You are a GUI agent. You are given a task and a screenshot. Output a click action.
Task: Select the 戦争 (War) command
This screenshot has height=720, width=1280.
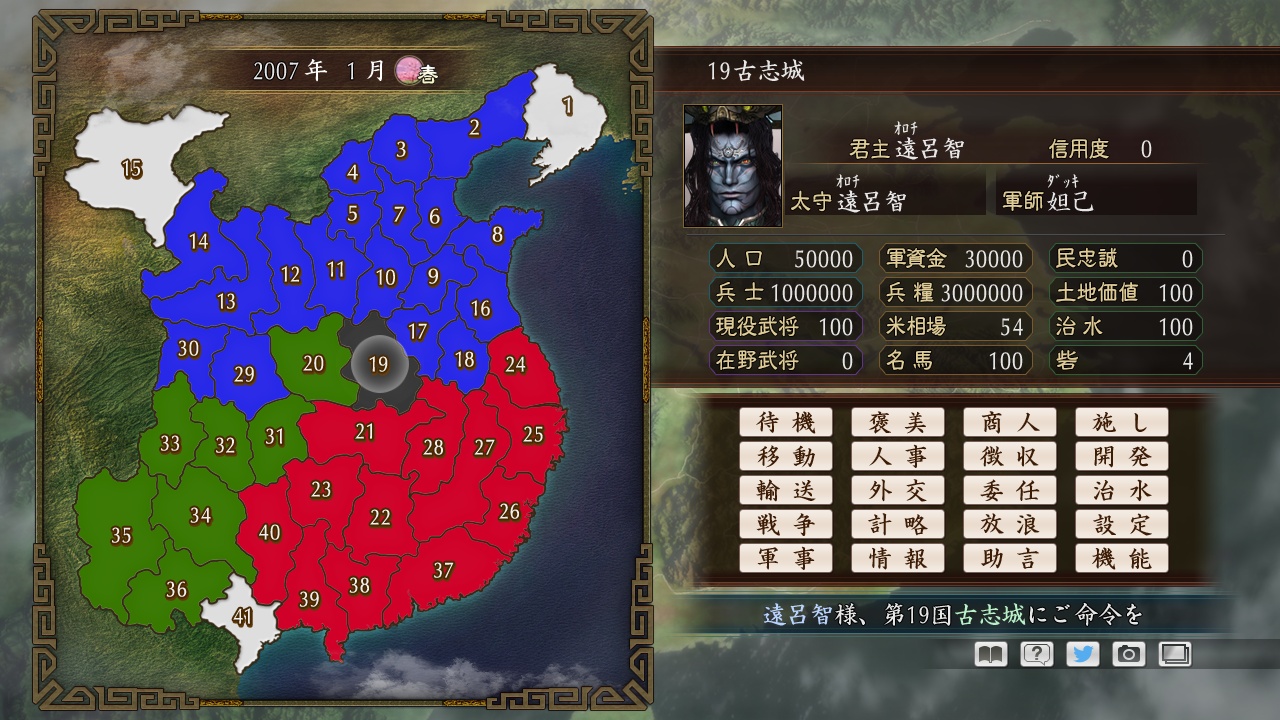[786, 524]
